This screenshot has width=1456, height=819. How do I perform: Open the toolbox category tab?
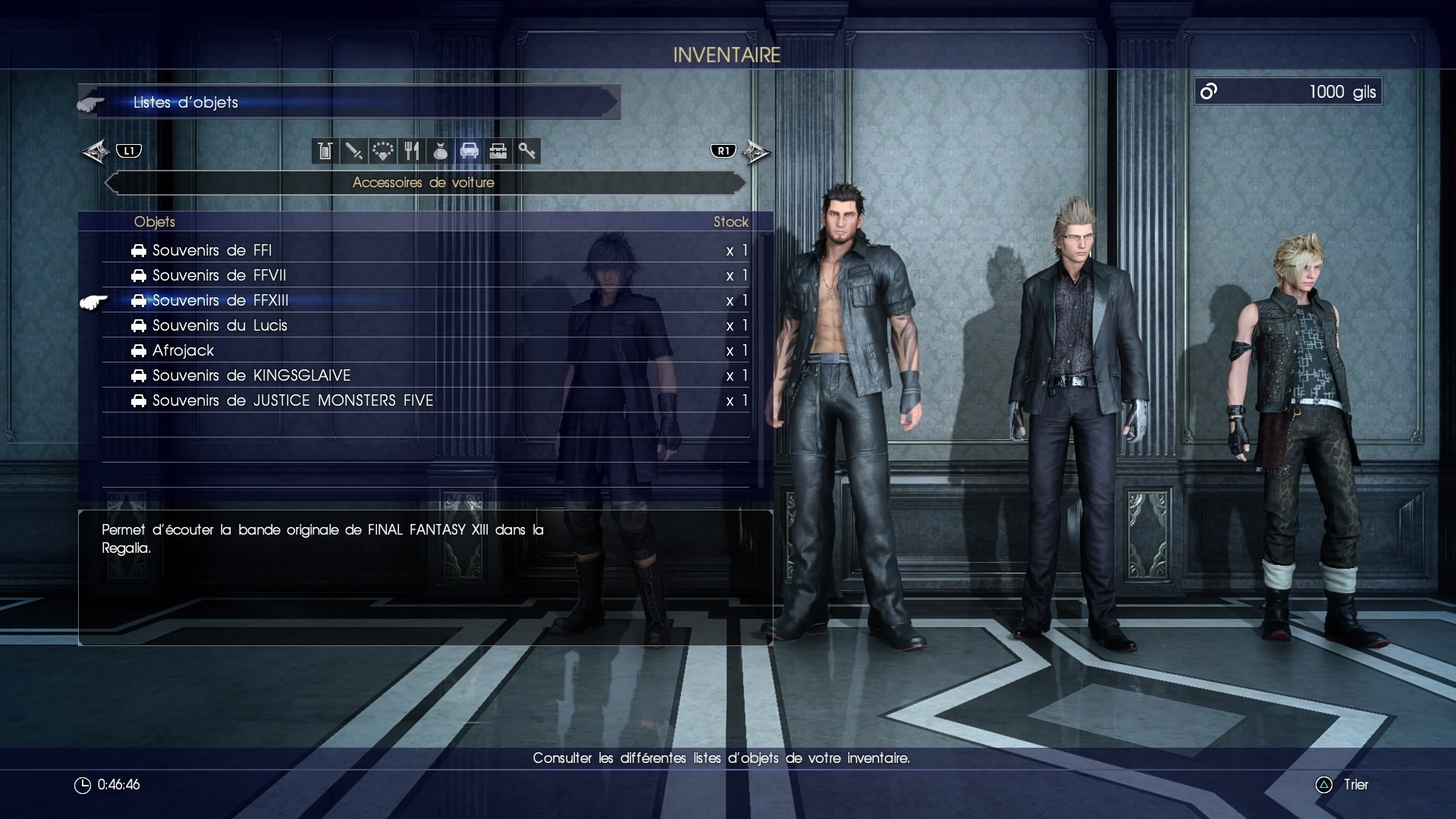497,151
